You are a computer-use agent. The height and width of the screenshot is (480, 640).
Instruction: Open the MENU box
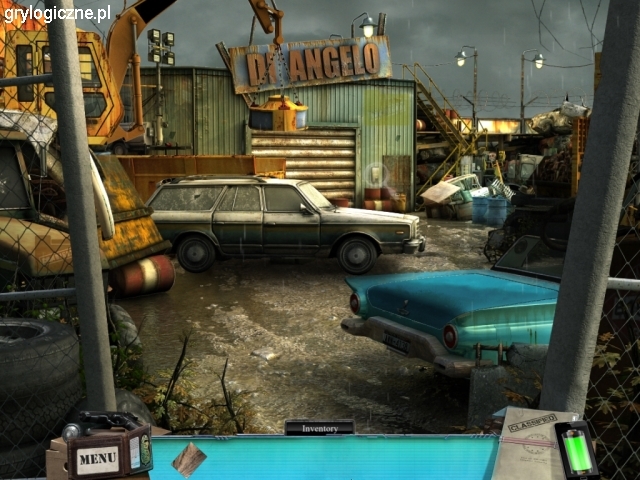pyautogui.click(x=98, y=458)
